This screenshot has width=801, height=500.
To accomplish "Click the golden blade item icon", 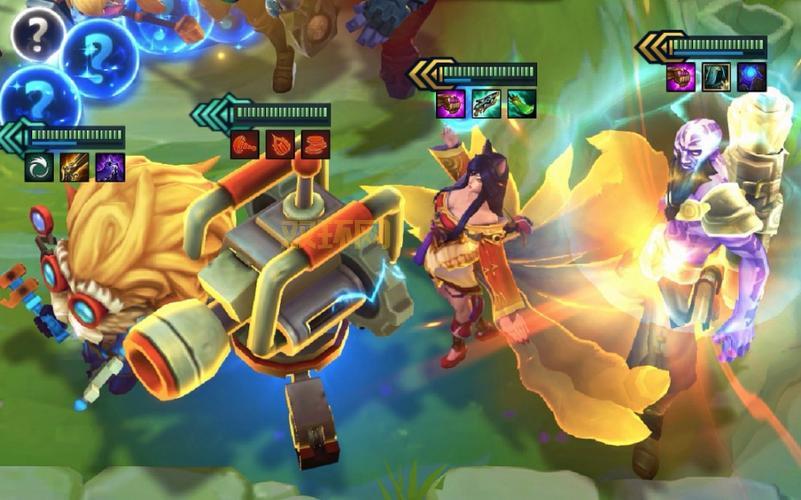I will (x=75, y=167).
